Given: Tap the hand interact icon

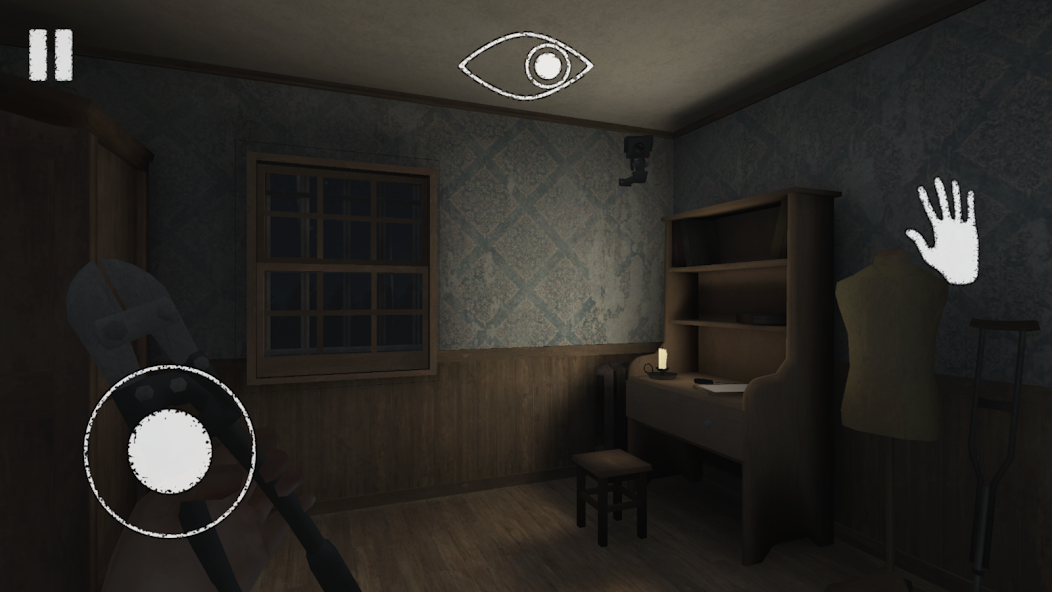Looking at the screenshot, I should (941, 231).
